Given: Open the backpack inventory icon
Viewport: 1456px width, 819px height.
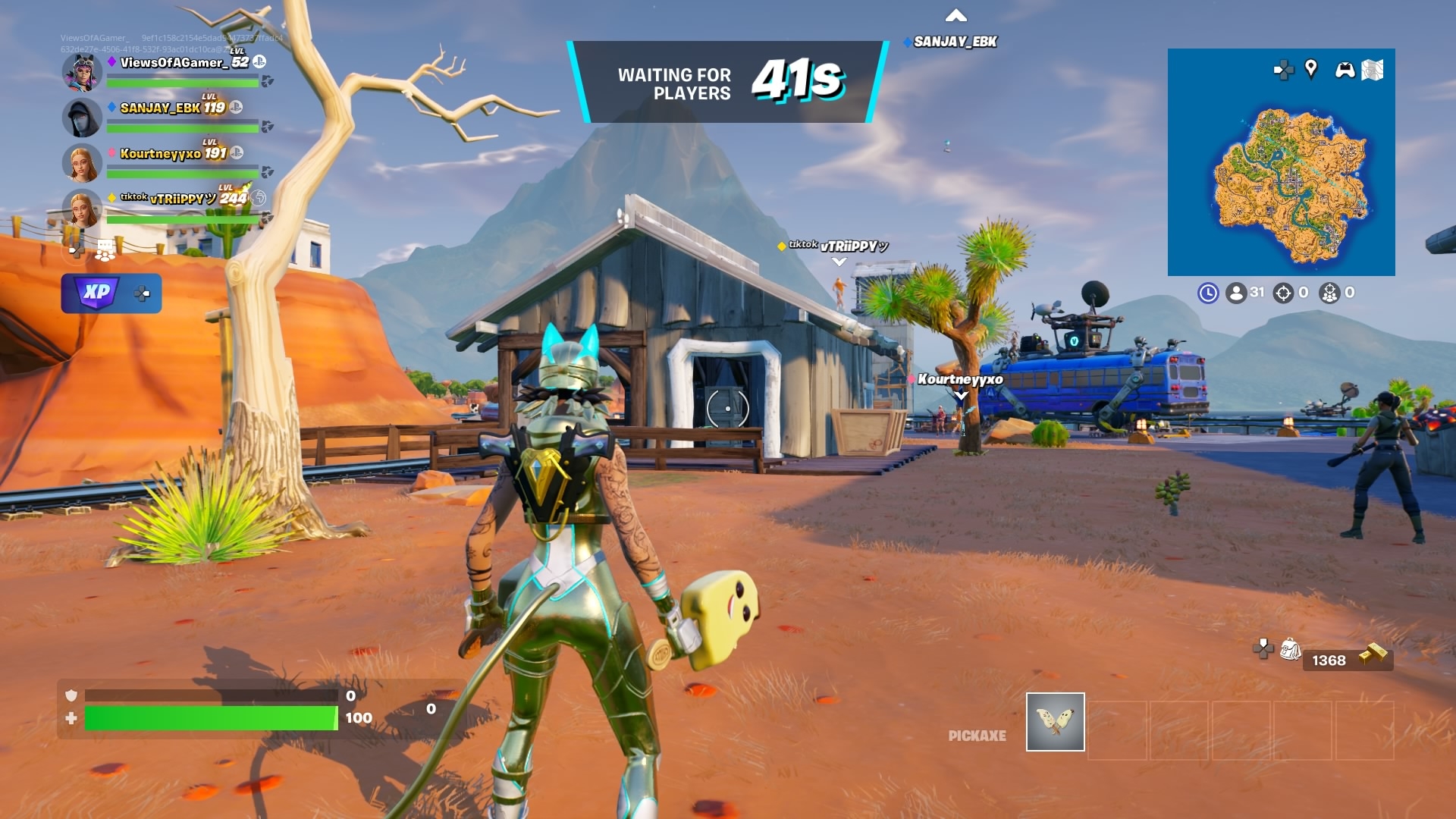Looking at the screenshot, I should [1290, 649].
